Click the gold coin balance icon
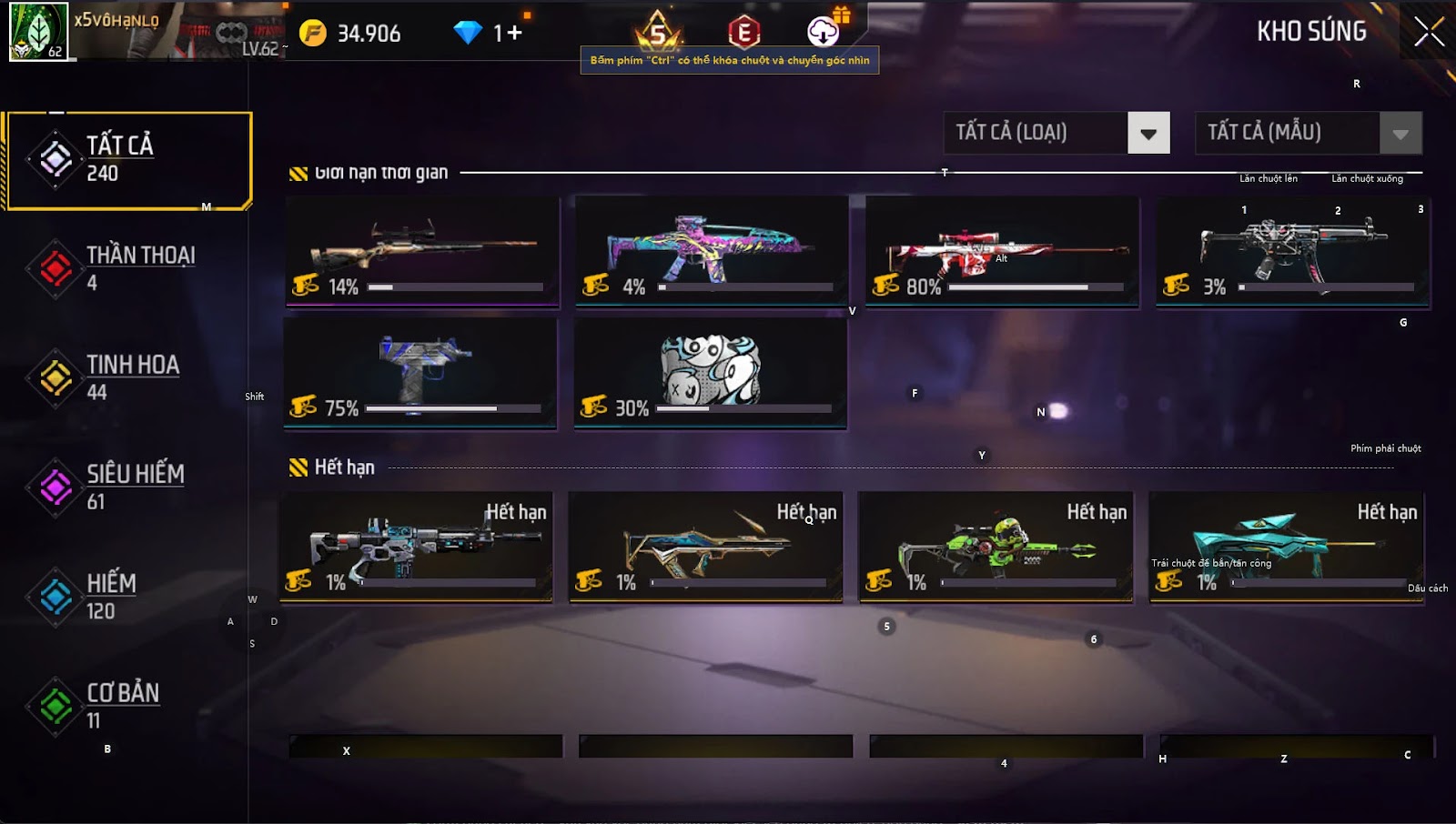Screen dimensions: 1456x824 (313, 34)
